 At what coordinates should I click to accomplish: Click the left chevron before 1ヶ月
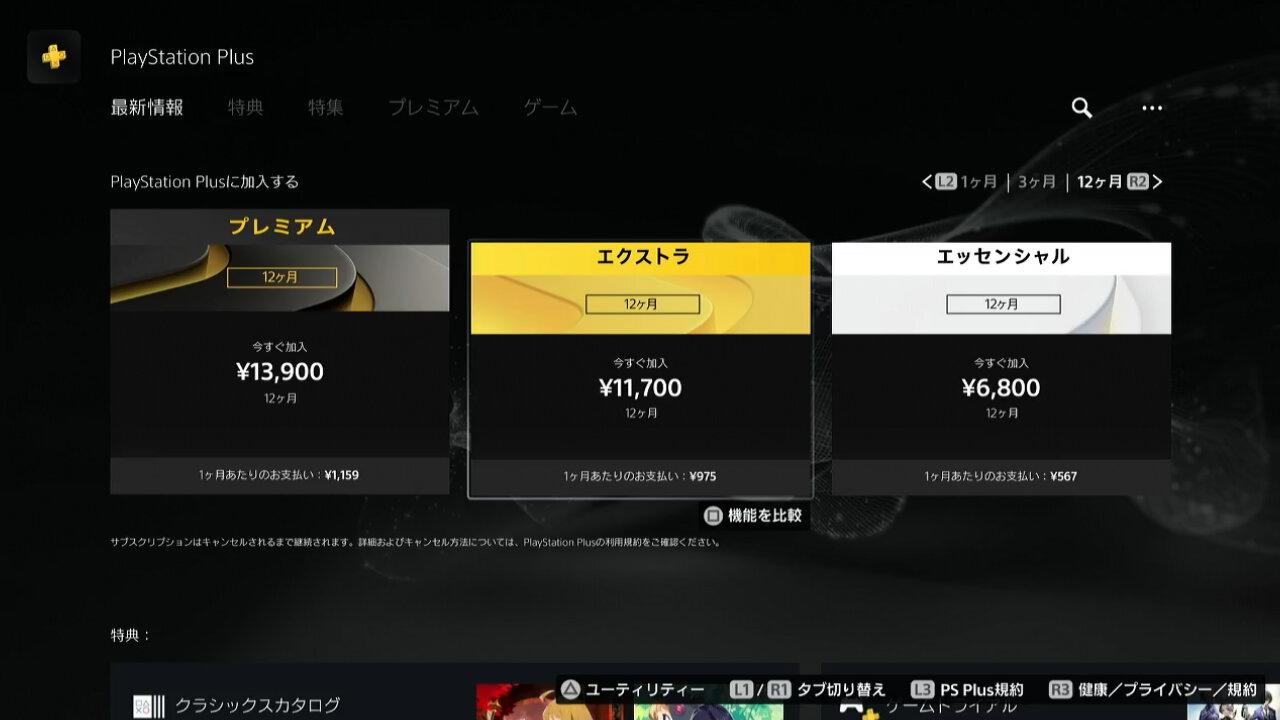point(927,181)
